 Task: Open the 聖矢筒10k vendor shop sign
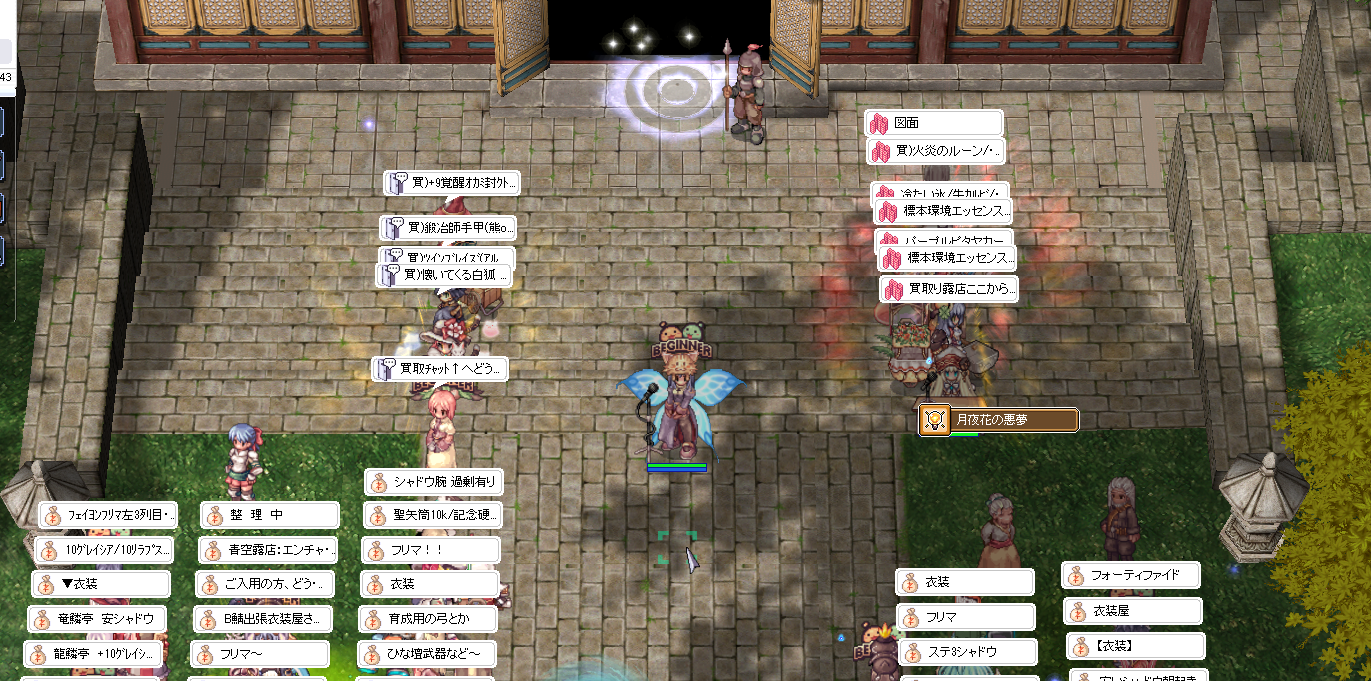pos(433,516)
